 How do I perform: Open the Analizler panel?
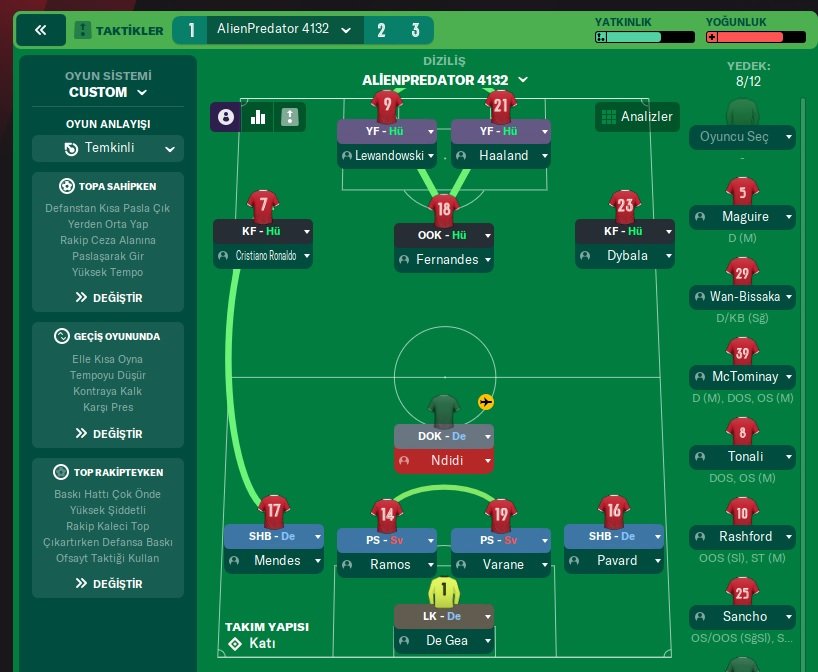pyautogui.click(x=636, y=117)
